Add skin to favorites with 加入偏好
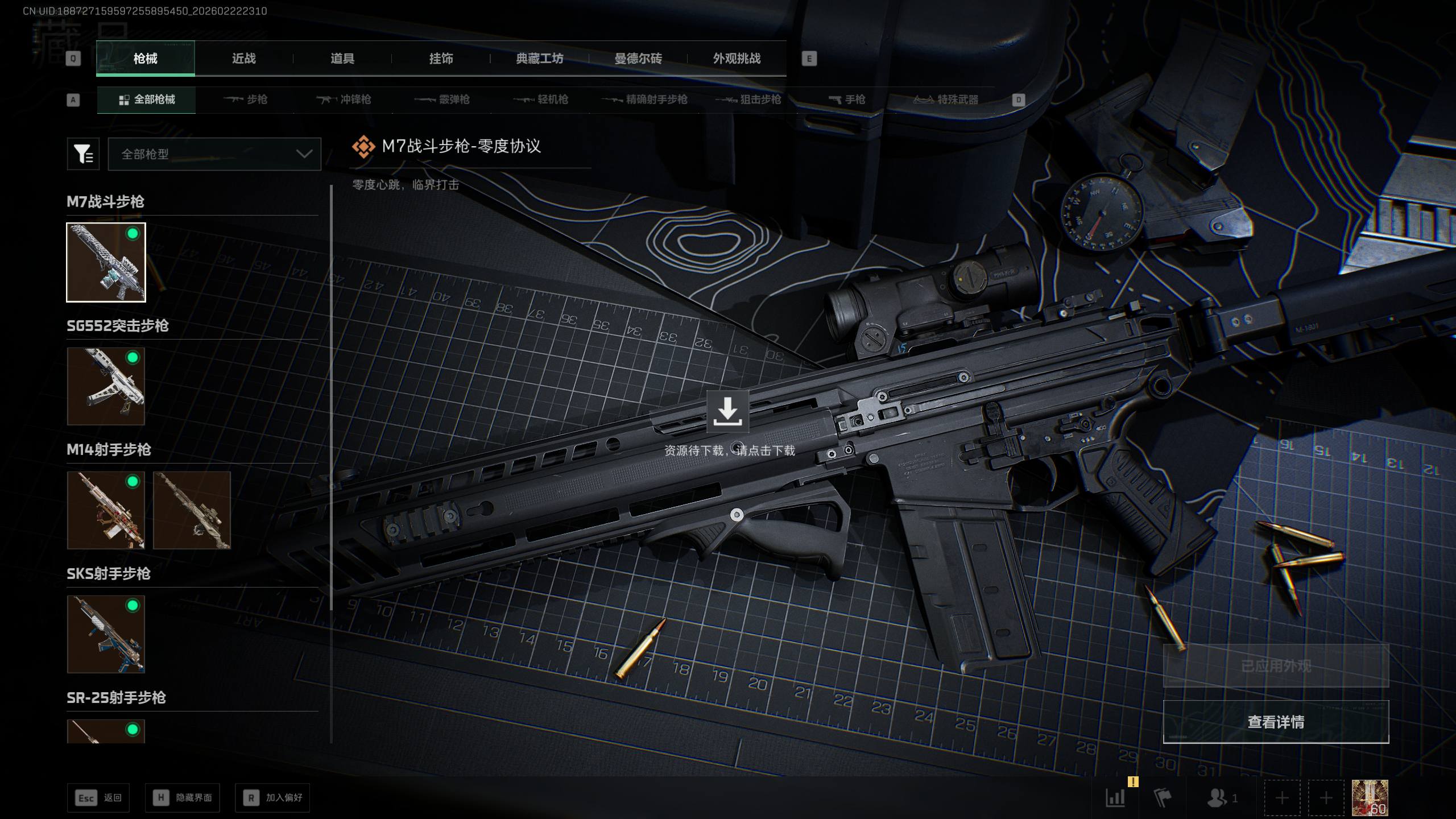 tap(272, 798)
